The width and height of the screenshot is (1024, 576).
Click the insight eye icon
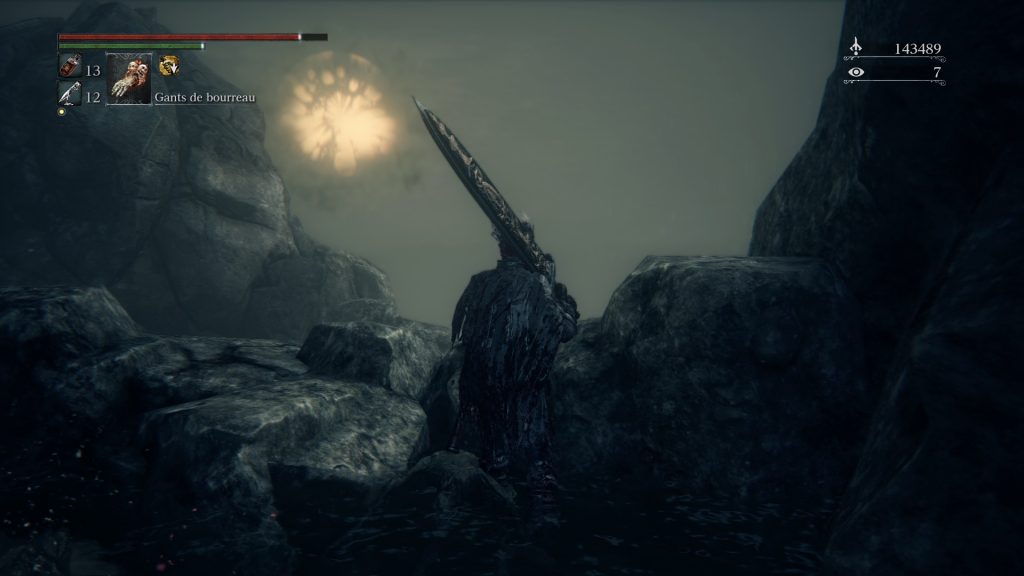coord(855,72)
